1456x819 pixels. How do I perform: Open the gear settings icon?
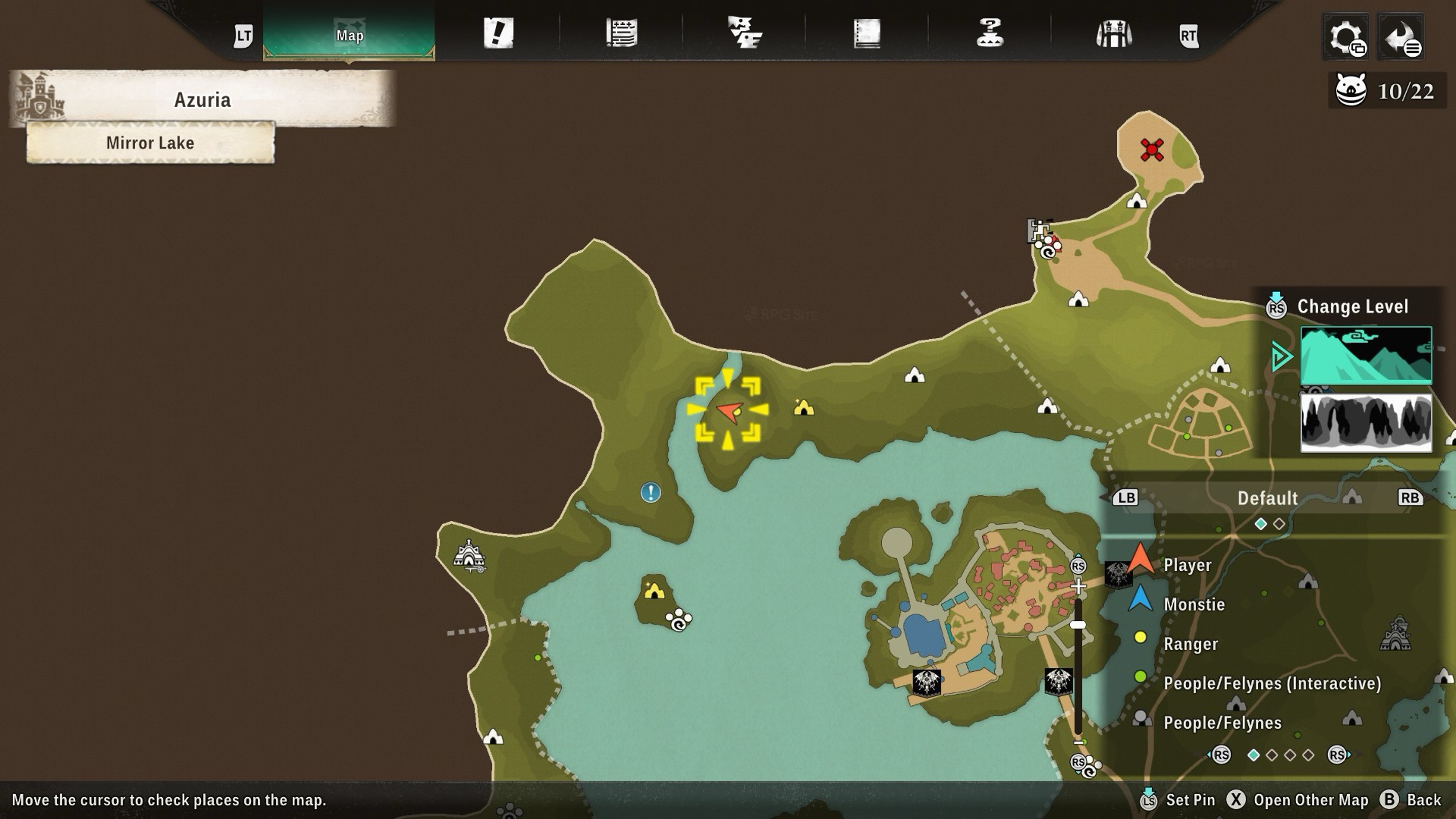pyautogui.click(x=1346, y=37)
